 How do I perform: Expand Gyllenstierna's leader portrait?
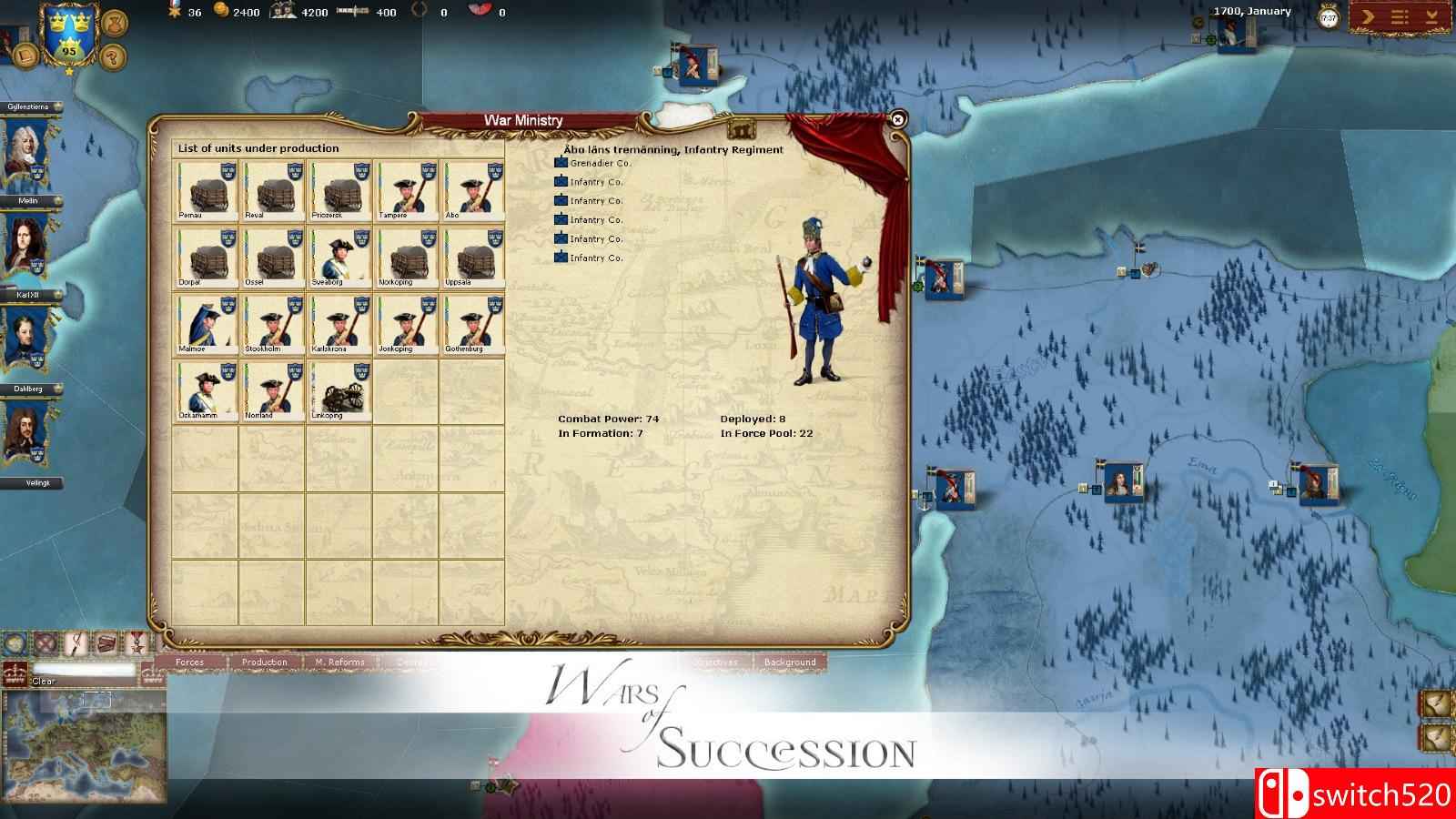(27, 146)
